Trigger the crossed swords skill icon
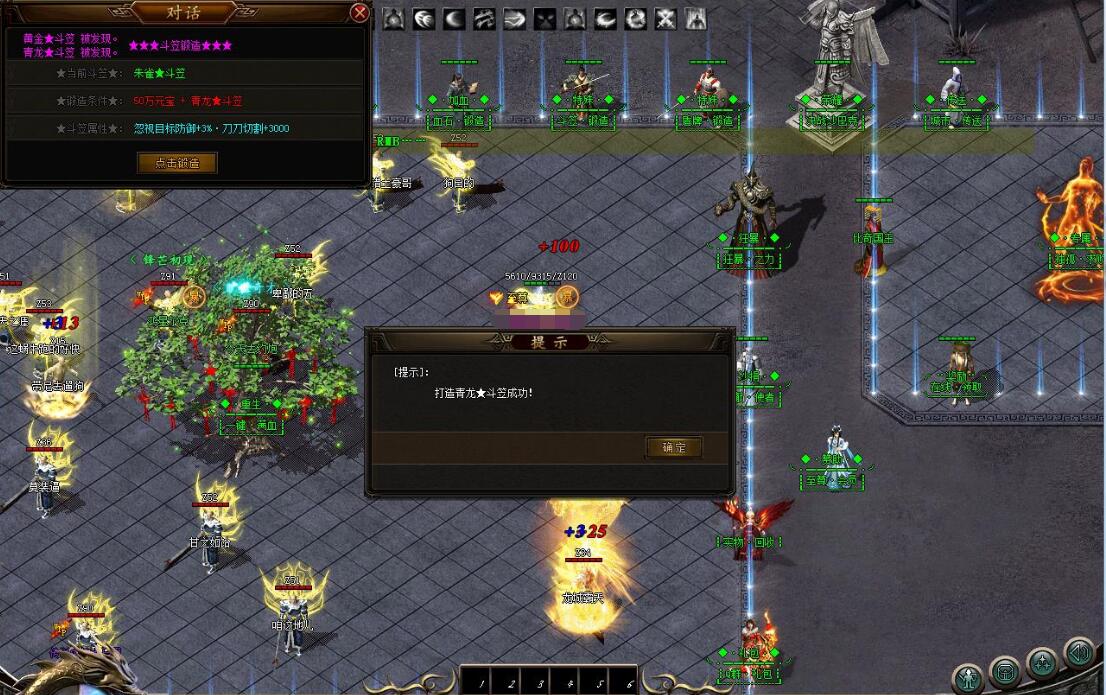Screen dimensions: 1106x695 tap(665, 19)
